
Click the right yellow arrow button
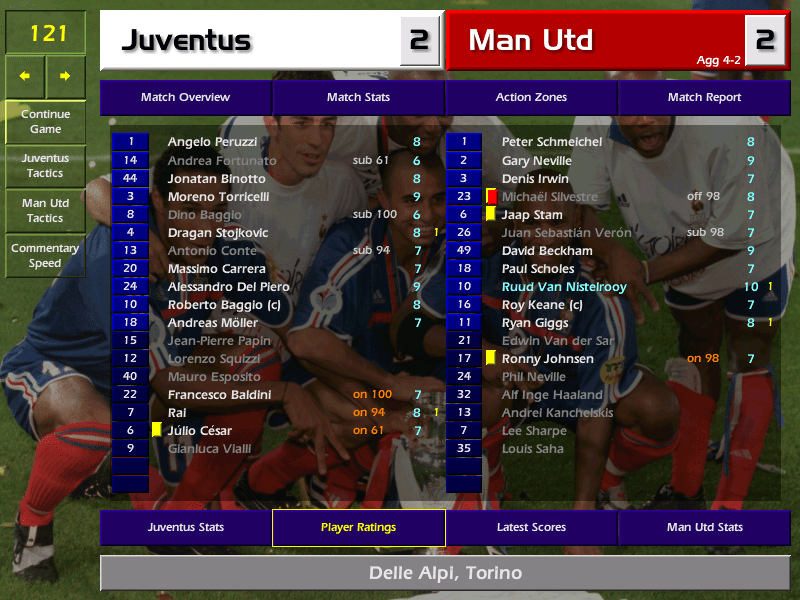[x=65, y=76]
